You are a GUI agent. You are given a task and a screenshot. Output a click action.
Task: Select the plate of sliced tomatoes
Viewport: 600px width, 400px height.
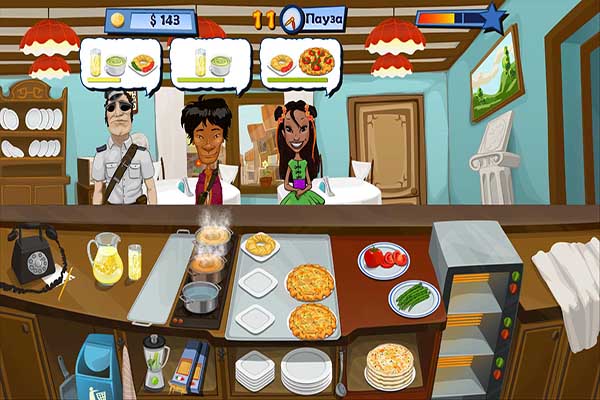point(383,259)
